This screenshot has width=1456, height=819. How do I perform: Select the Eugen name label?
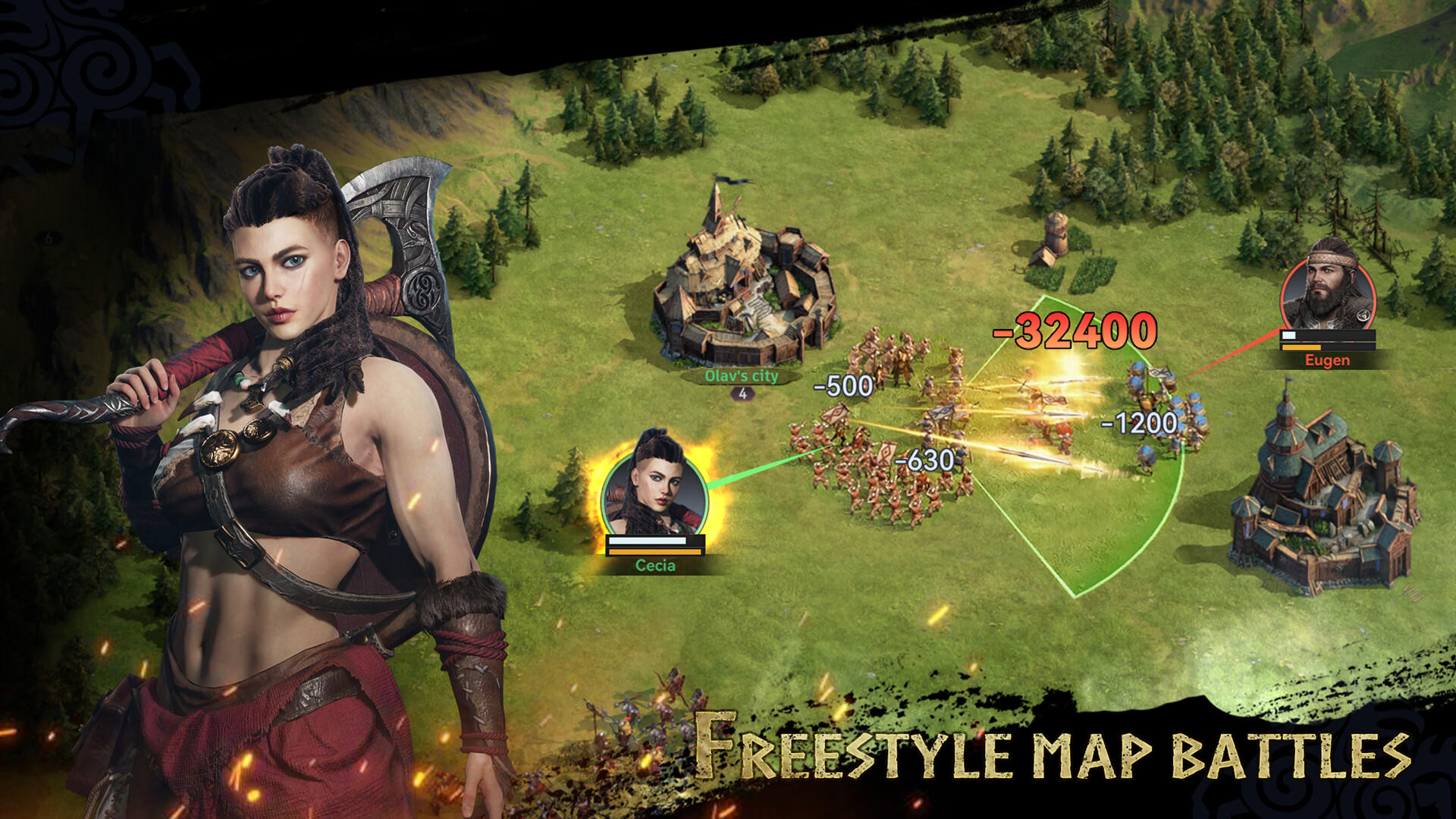click(x=1327, y=360)
